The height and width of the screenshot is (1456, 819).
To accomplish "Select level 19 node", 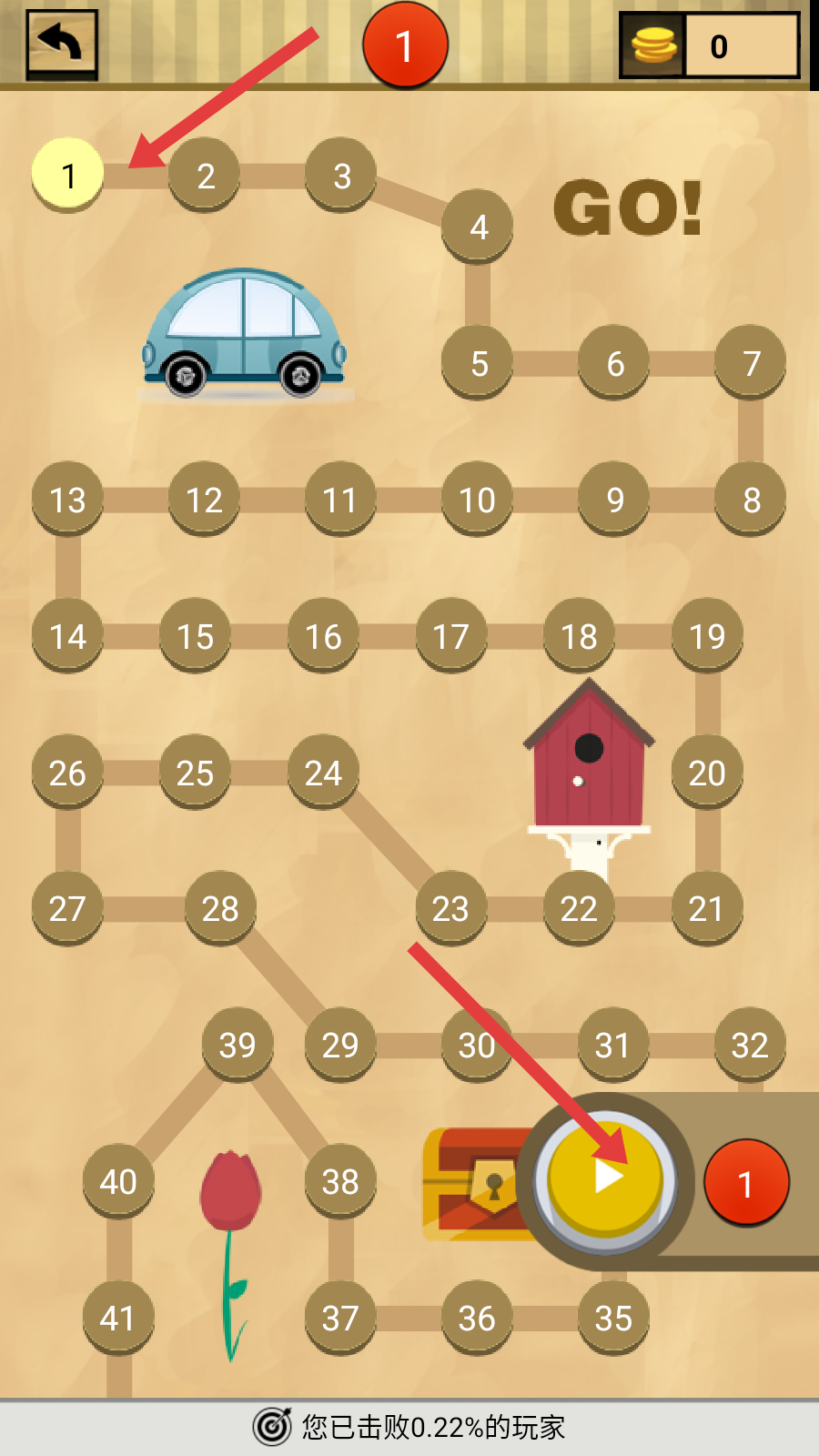I will (707, 635).
